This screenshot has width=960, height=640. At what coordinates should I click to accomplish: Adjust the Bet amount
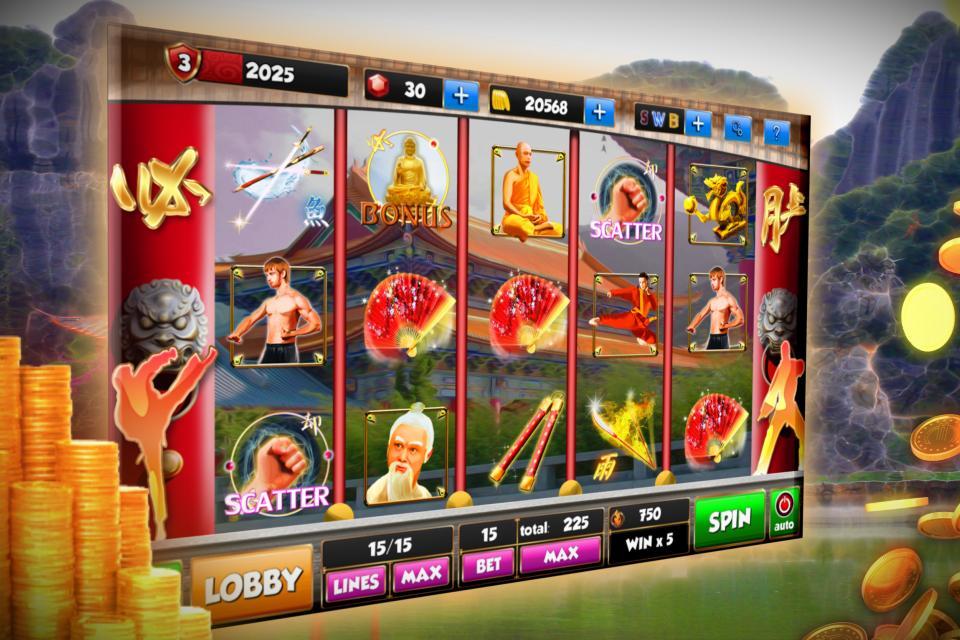tap(488, 564)
